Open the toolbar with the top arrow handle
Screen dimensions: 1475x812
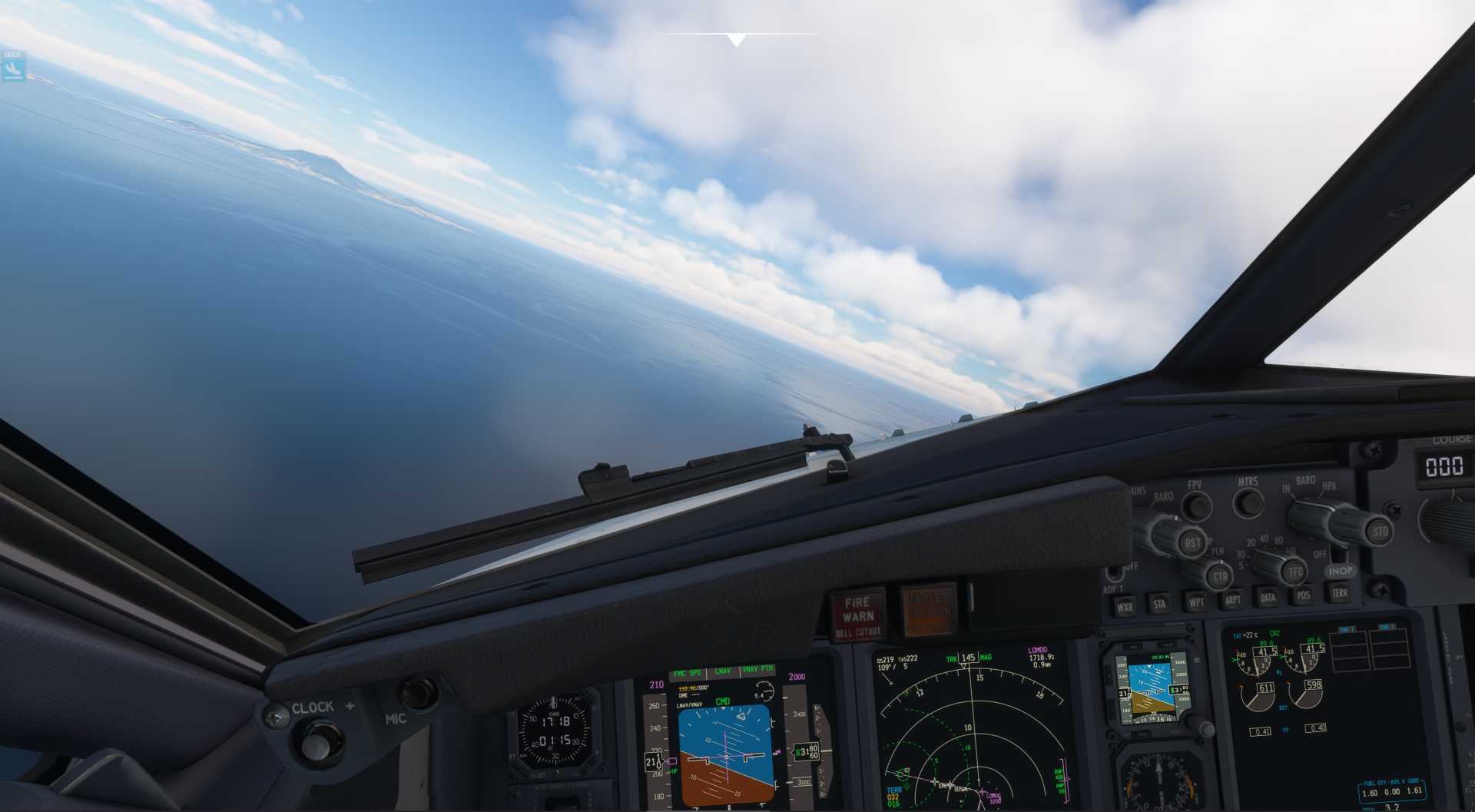(x=737, y=39)
